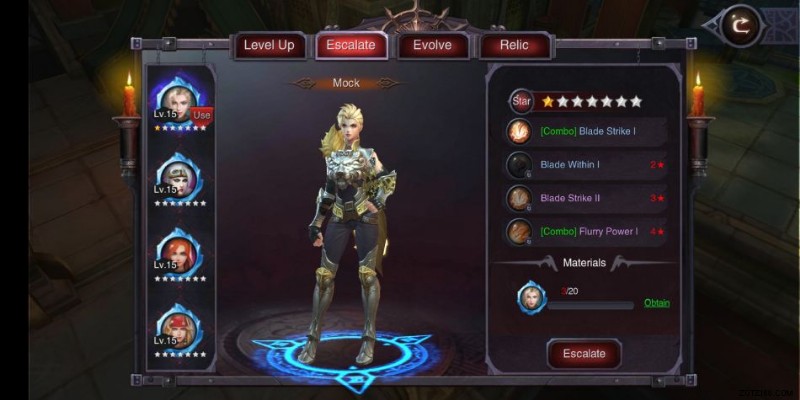The height and width of the screenshot is (400, 800).
Task: Switch to the Level Up tab
Action: pyautogui.click(x=270, y=45)
